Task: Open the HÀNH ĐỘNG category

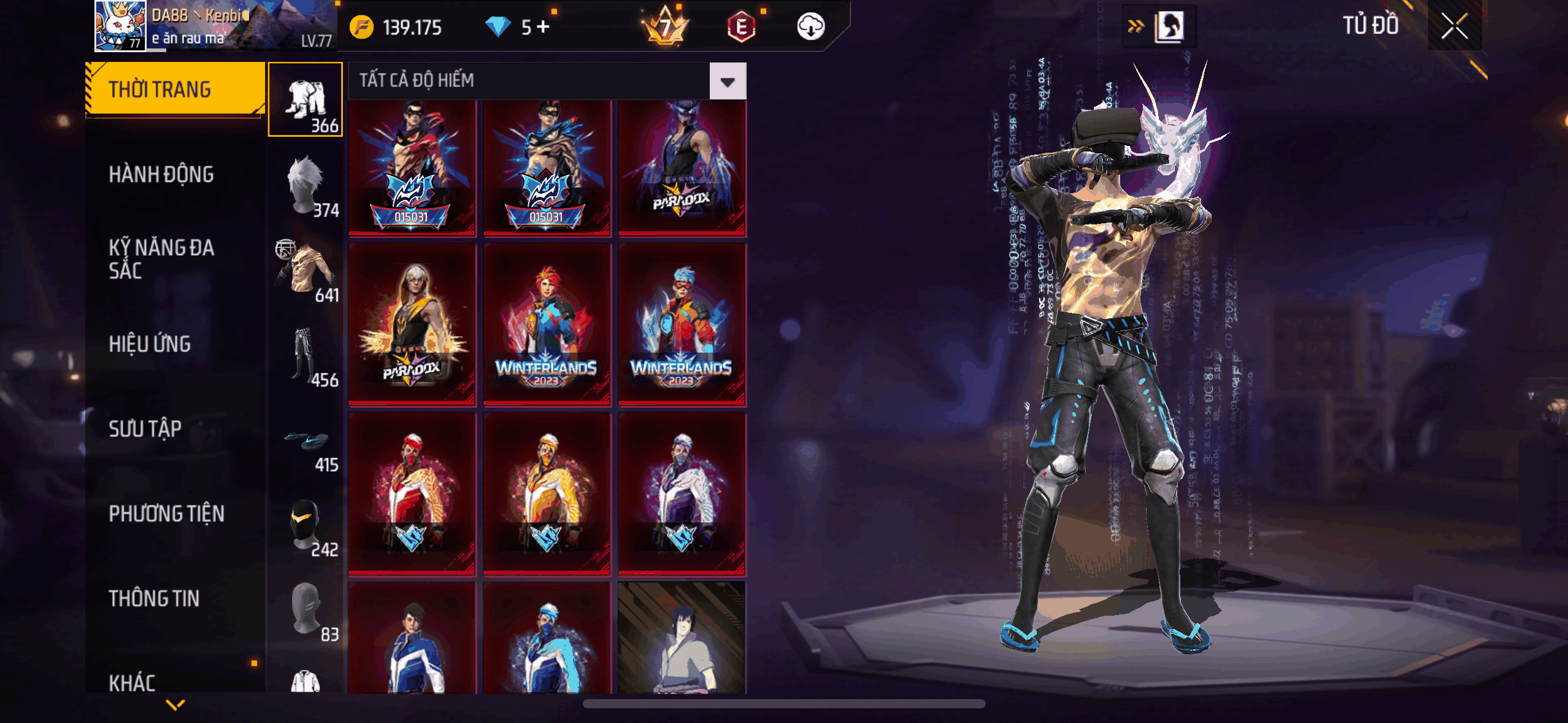Action: [161, 175]
